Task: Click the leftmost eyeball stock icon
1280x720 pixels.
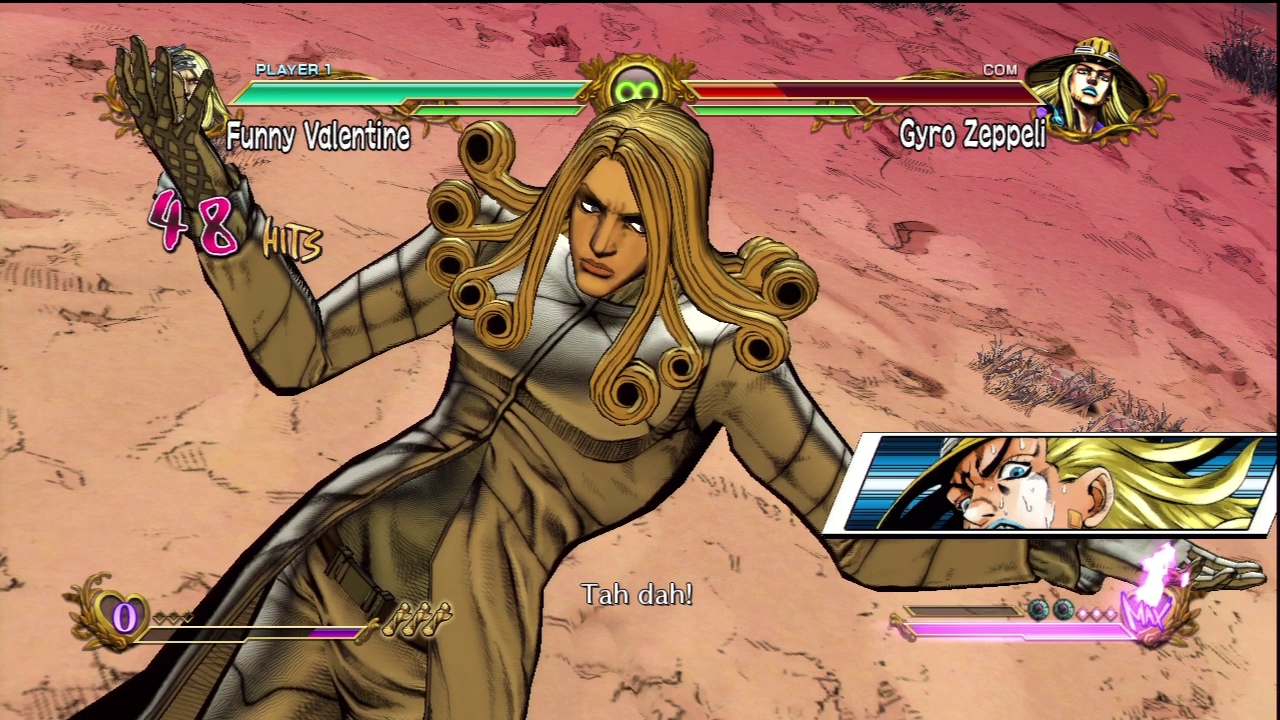Action: coord(1040,608)
